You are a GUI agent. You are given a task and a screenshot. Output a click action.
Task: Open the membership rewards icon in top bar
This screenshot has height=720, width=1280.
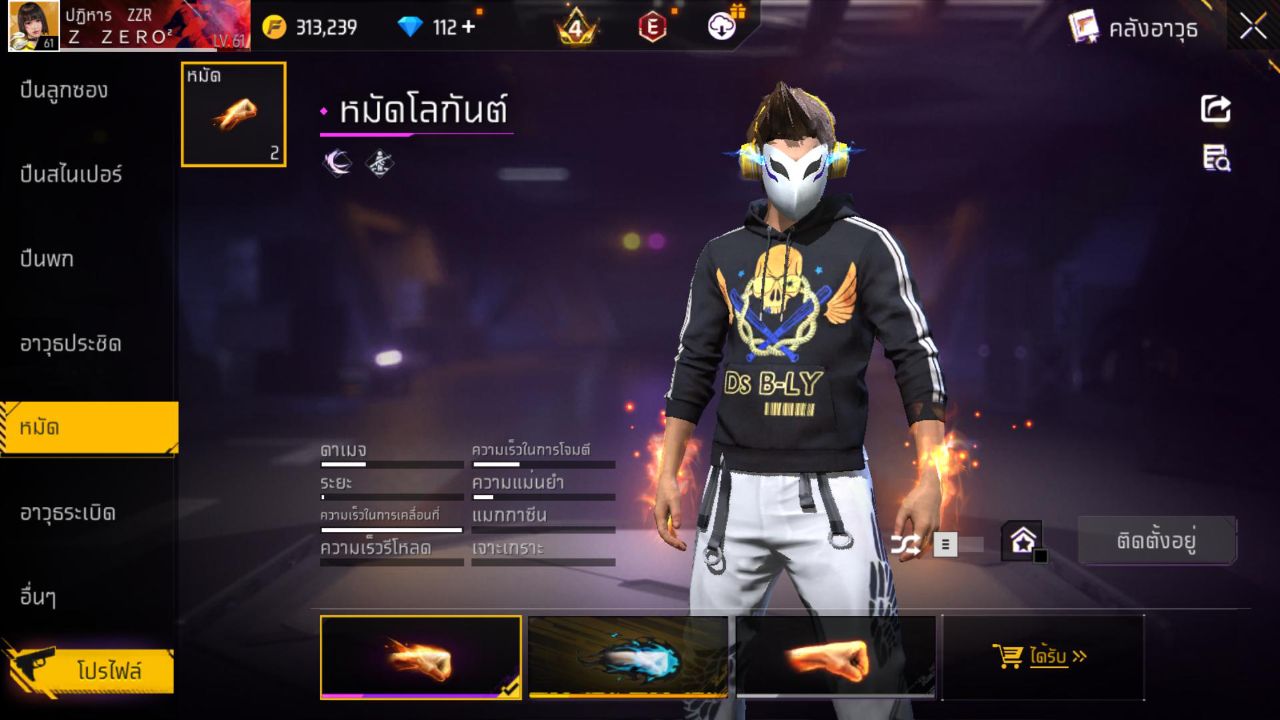click(722, 27)
